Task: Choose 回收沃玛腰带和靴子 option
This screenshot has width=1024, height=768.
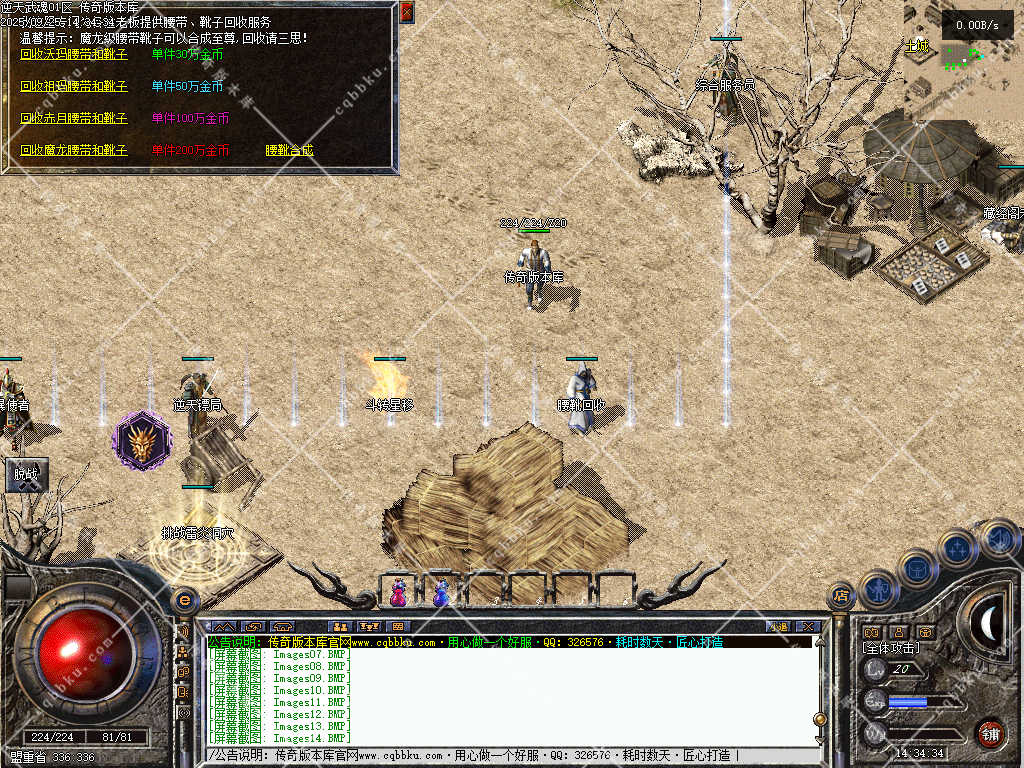Action: [x=74, y=54]
